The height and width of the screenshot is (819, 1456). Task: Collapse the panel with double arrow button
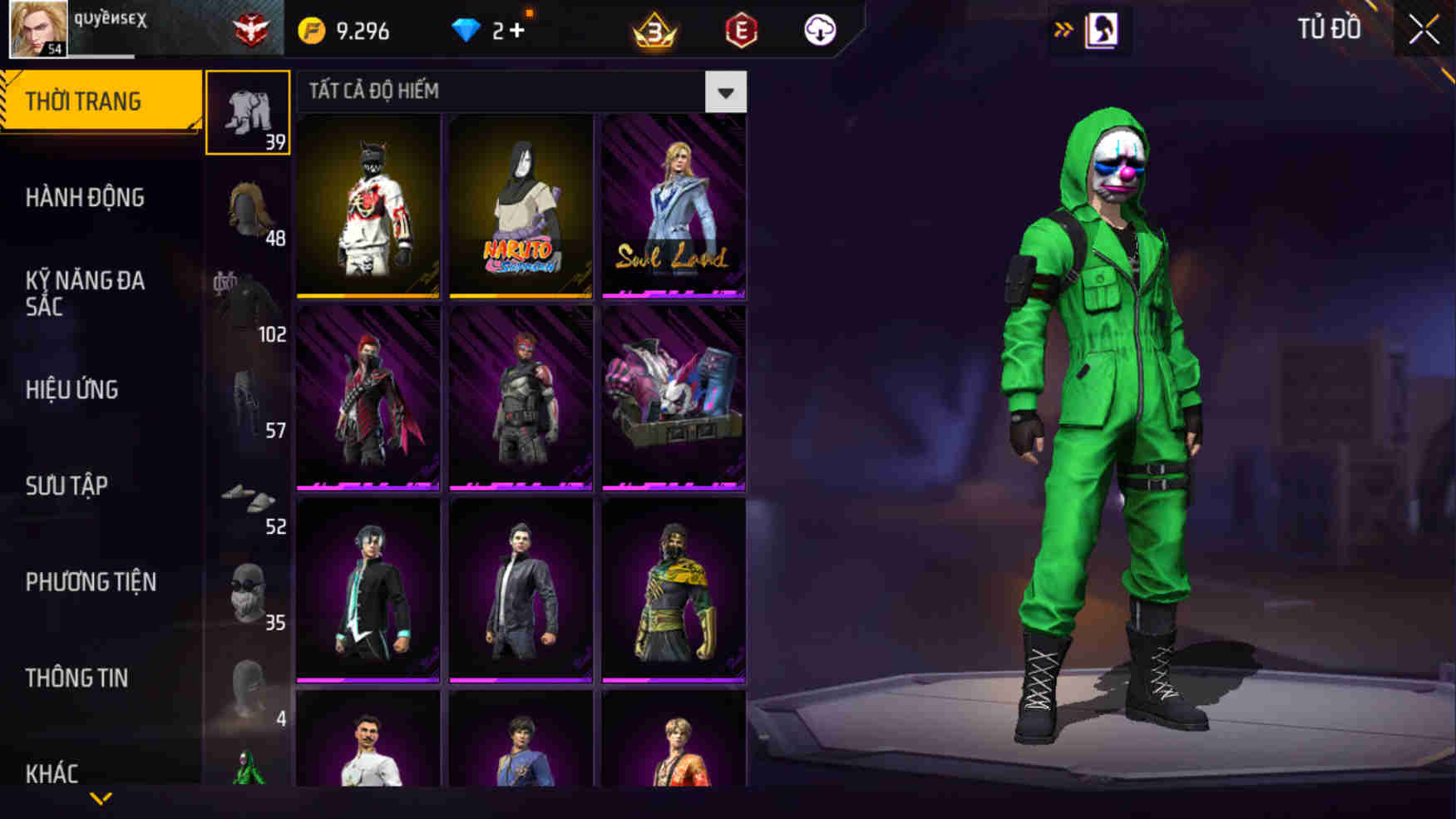pos(1064,27)
